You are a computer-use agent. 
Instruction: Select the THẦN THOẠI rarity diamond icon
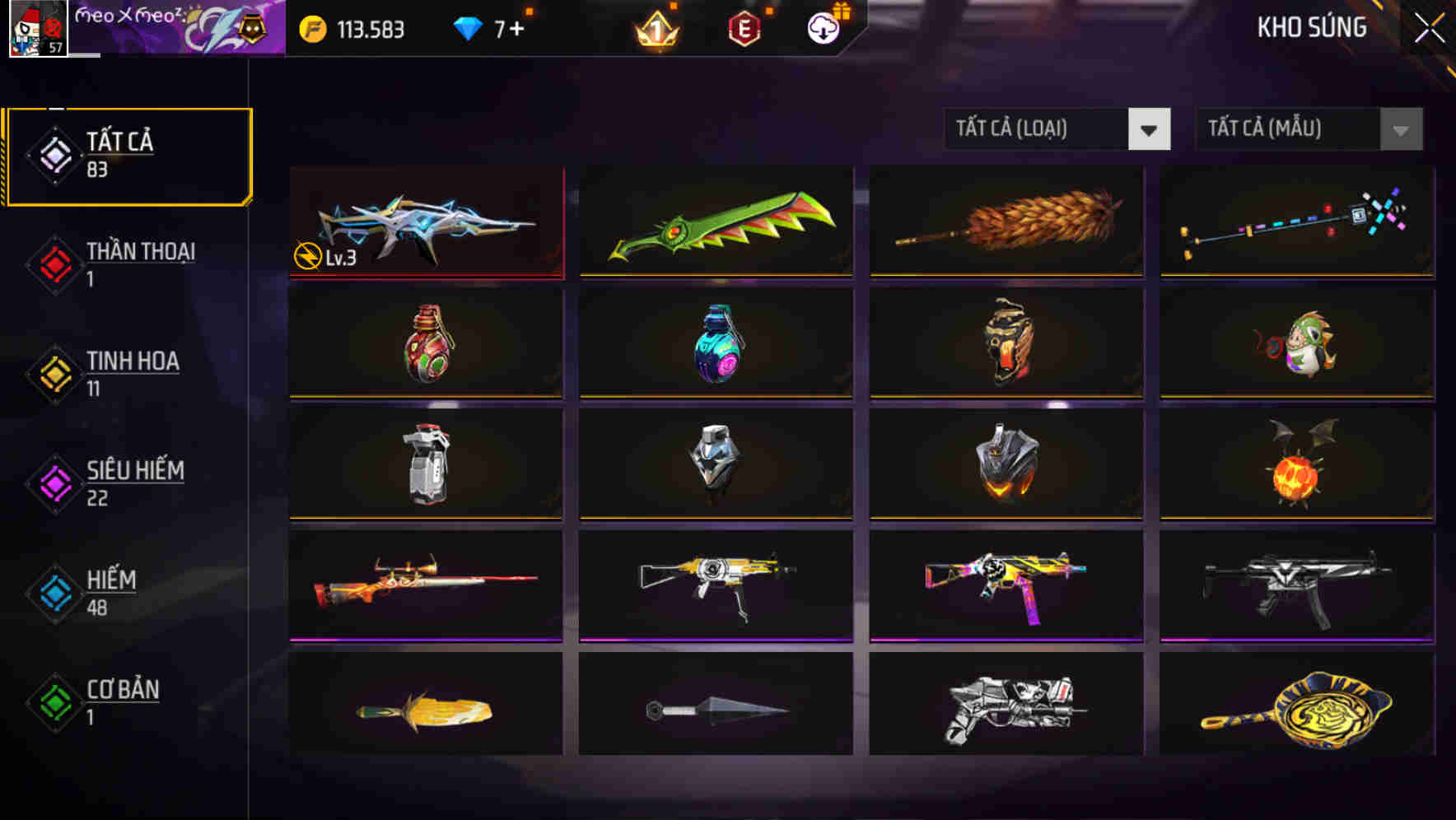point(54,265)
